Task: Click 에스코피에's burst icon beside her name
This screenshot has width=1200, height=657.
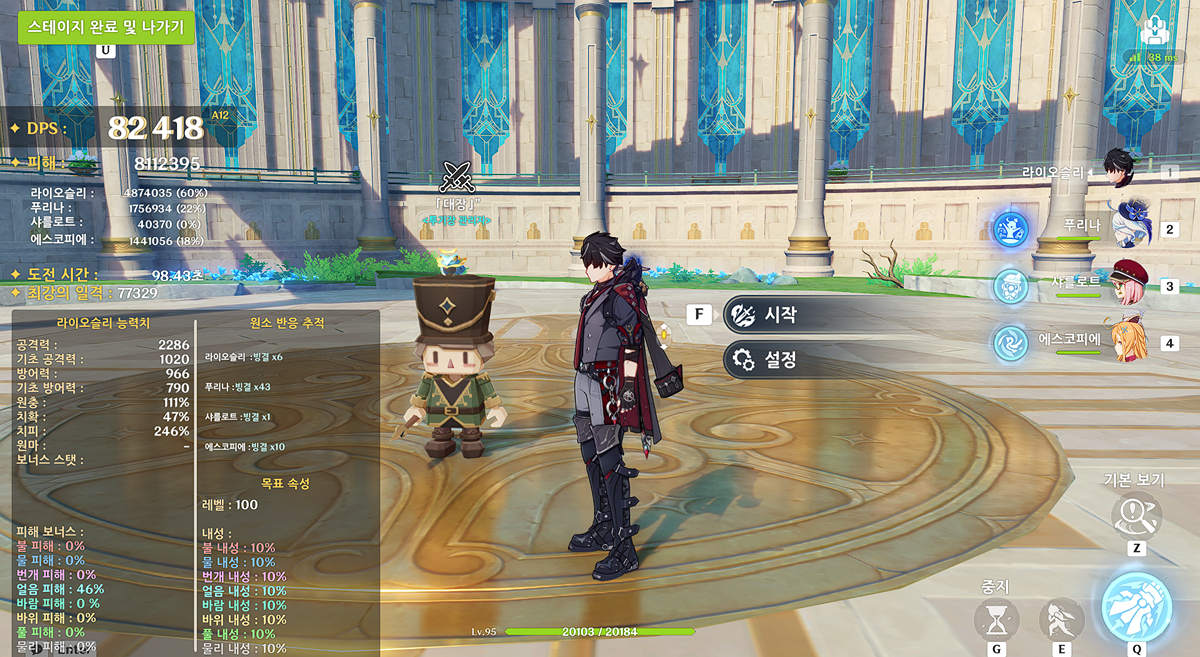Action: [1012, 343]
